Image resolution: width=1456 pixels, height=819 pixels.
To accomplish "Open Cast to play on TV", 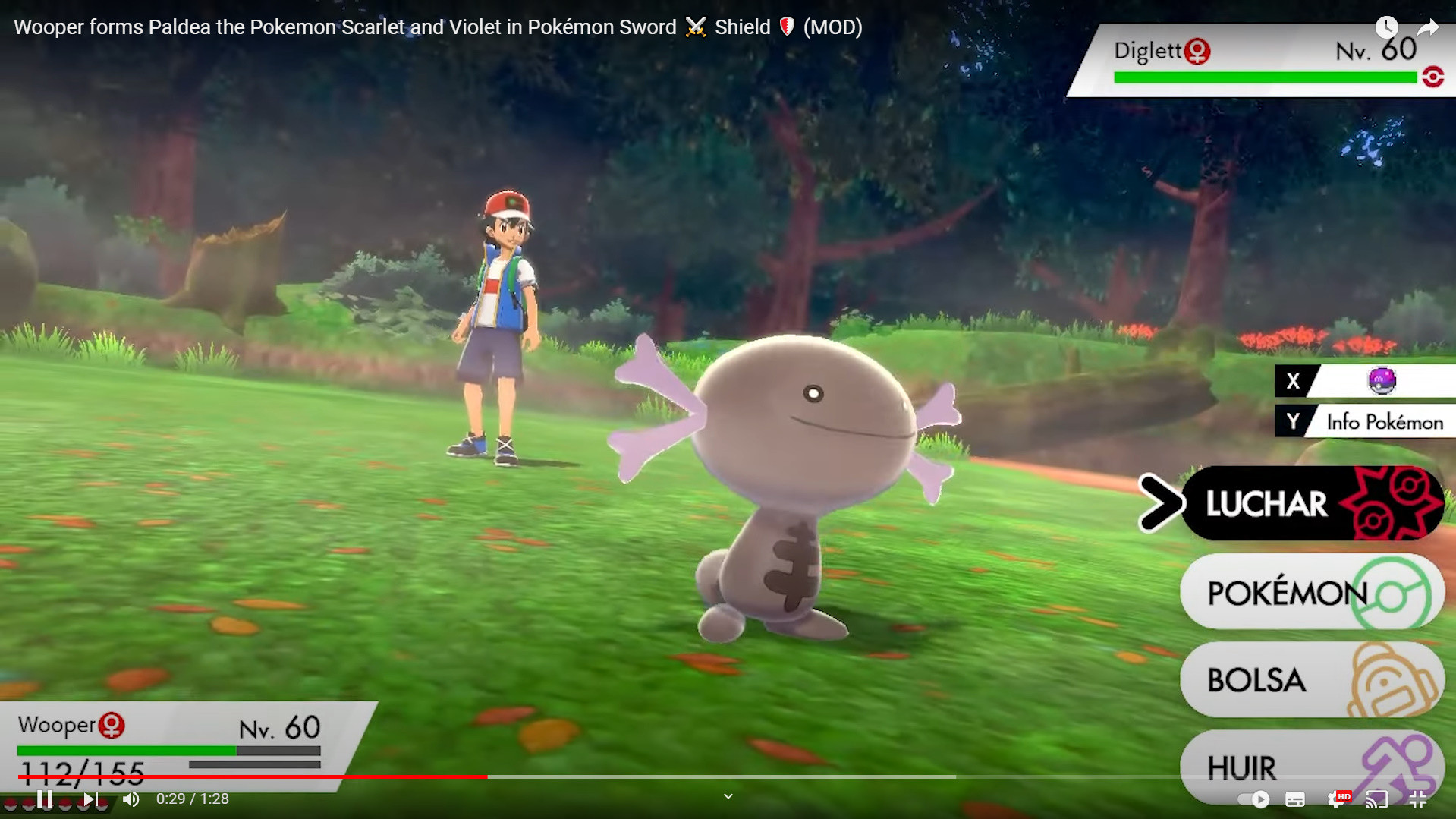I will (x=1377, y=799).
